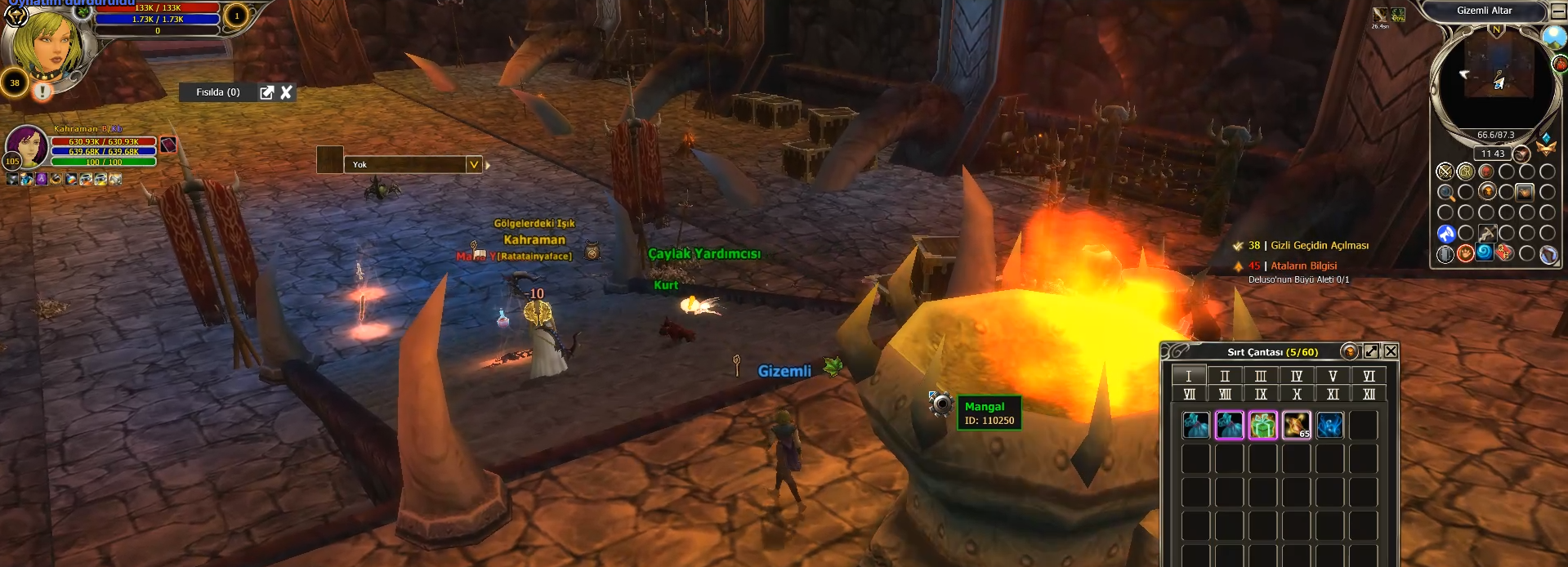Click the magnifying glass search icon

pos(1445,193)
